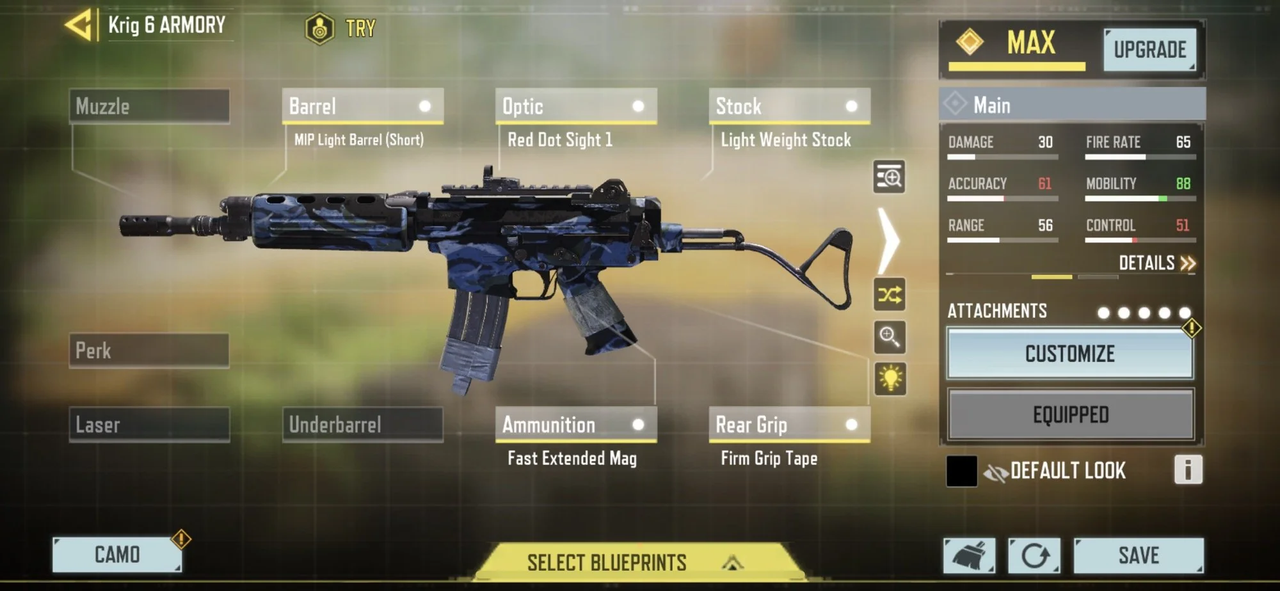Click the UPGRADE button
This screenshot has height=591, width=1280.
(x=1149, y=50)
